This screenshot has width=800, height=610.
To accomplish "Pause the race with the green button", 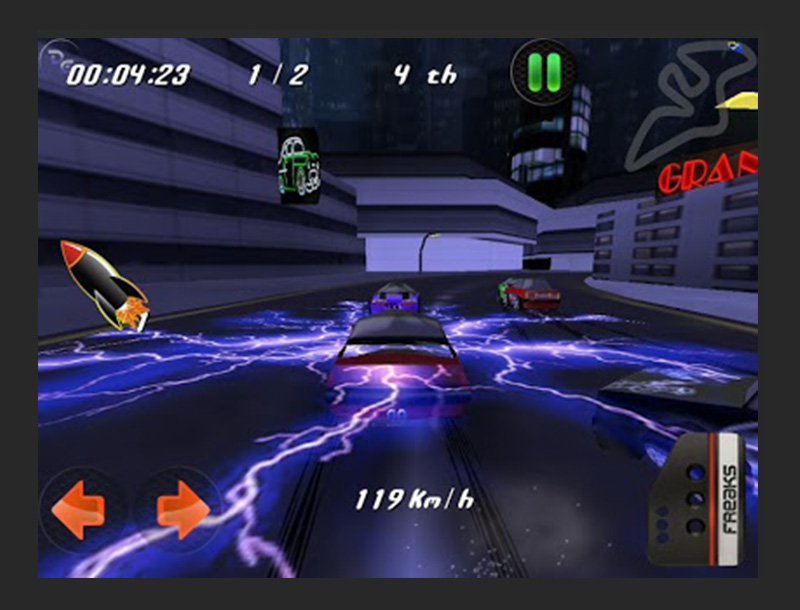I will click(544, 71).
